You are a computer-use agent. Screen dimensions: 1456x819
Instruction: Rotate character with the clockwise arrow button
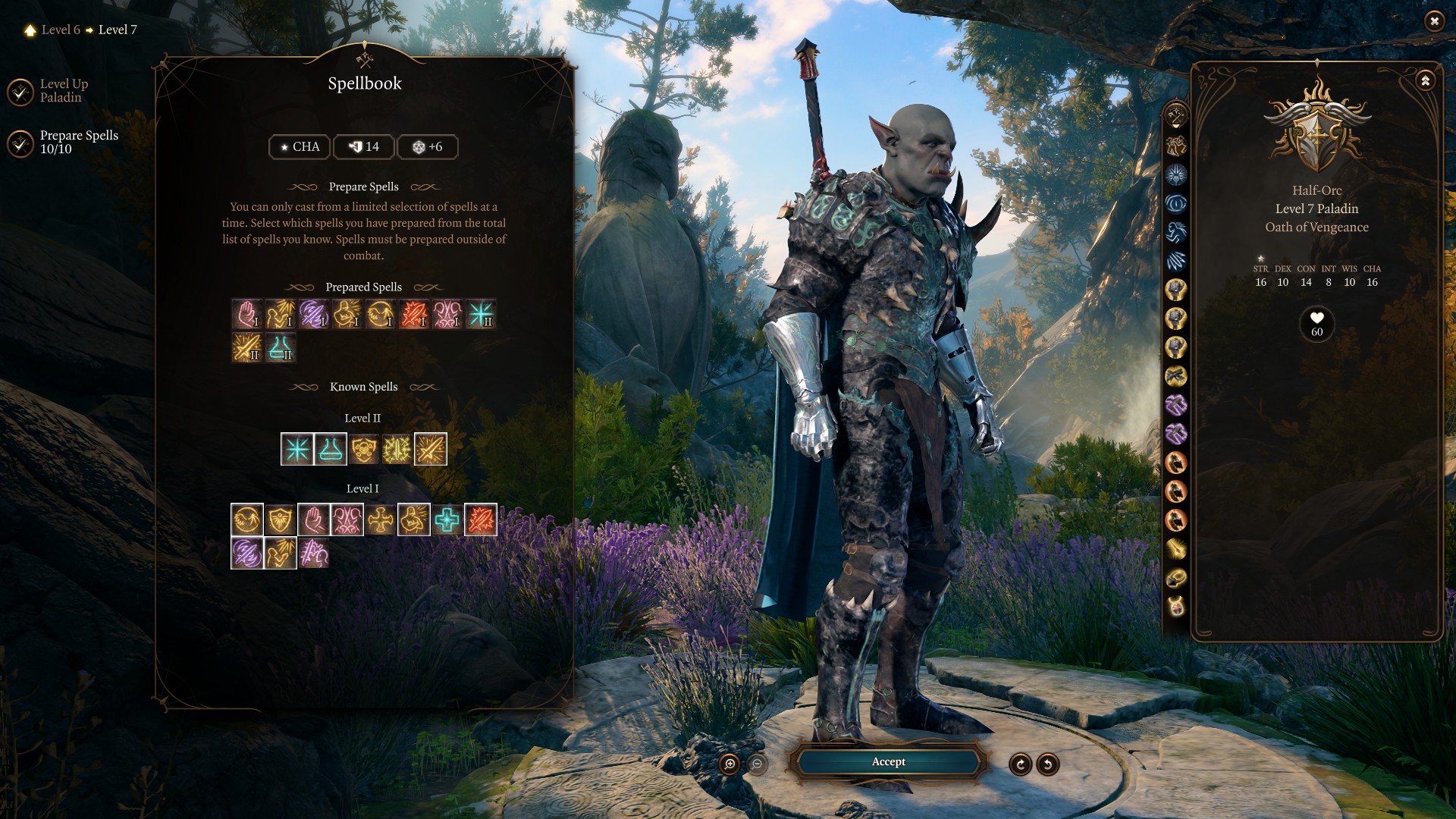coord(1021,764)
